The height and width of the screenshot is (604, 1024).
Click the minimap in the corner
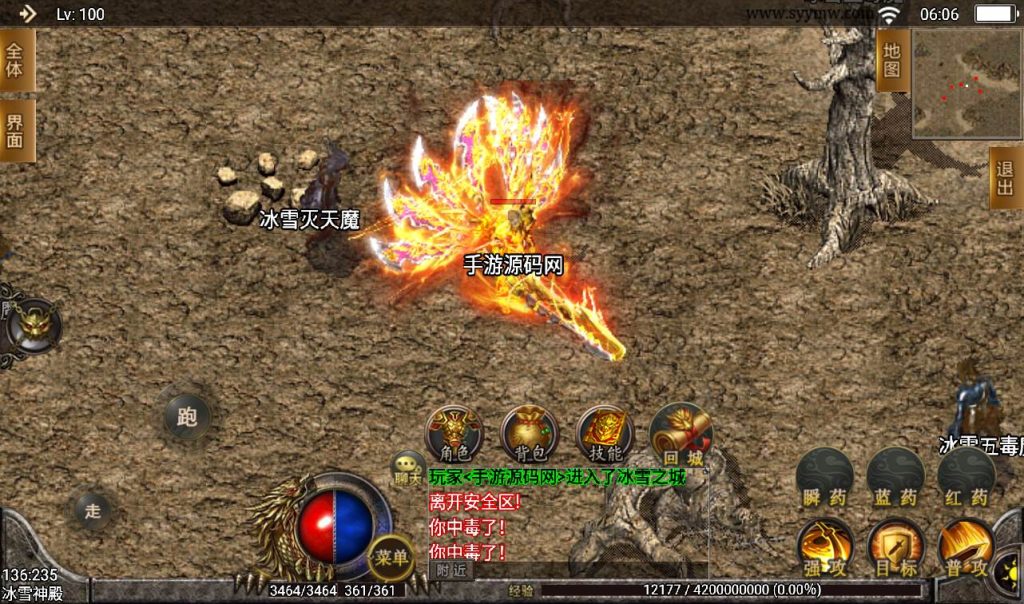point(966,83)
